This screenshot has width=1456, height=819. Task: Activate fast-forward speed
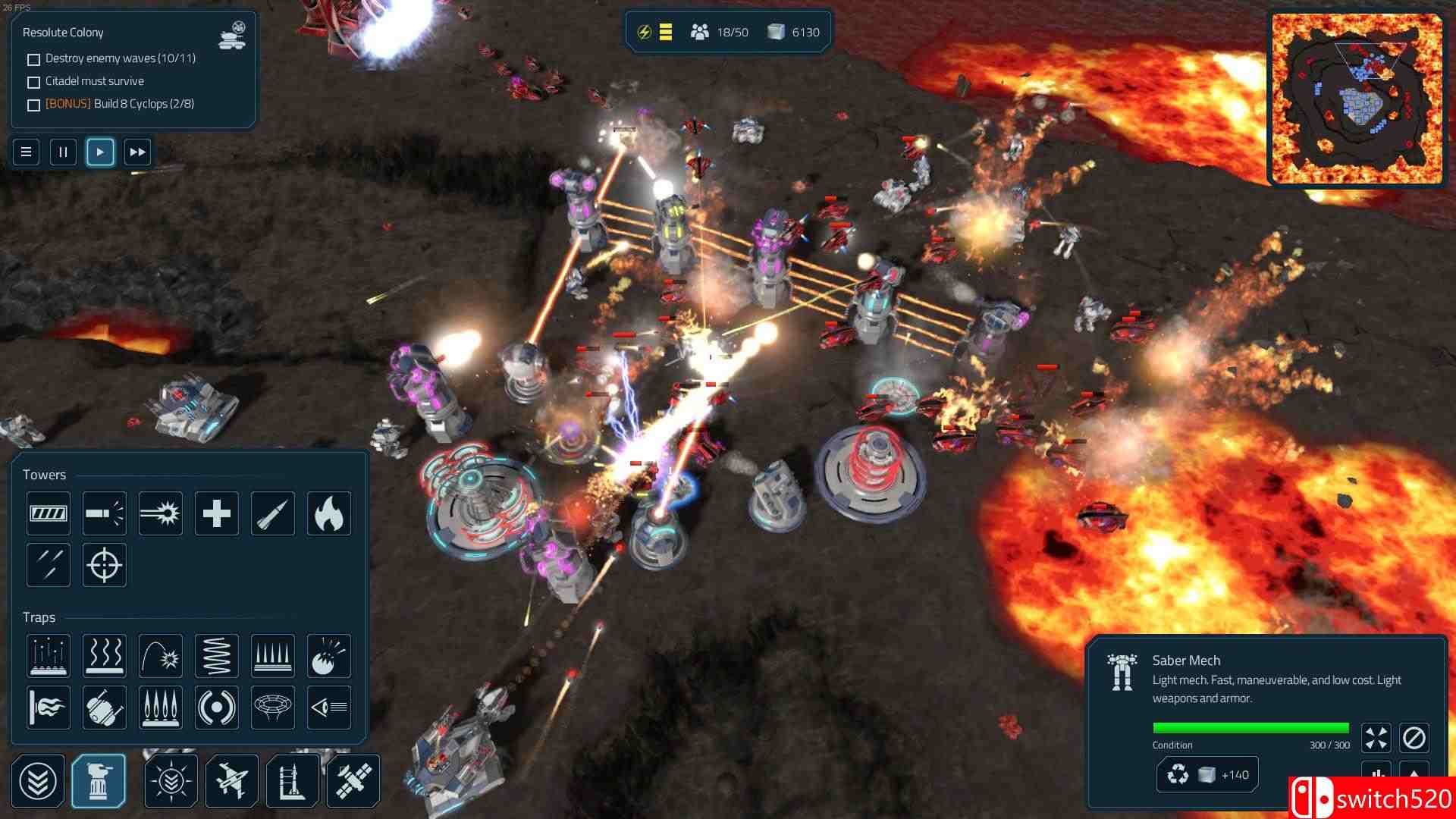coord(137,152)
